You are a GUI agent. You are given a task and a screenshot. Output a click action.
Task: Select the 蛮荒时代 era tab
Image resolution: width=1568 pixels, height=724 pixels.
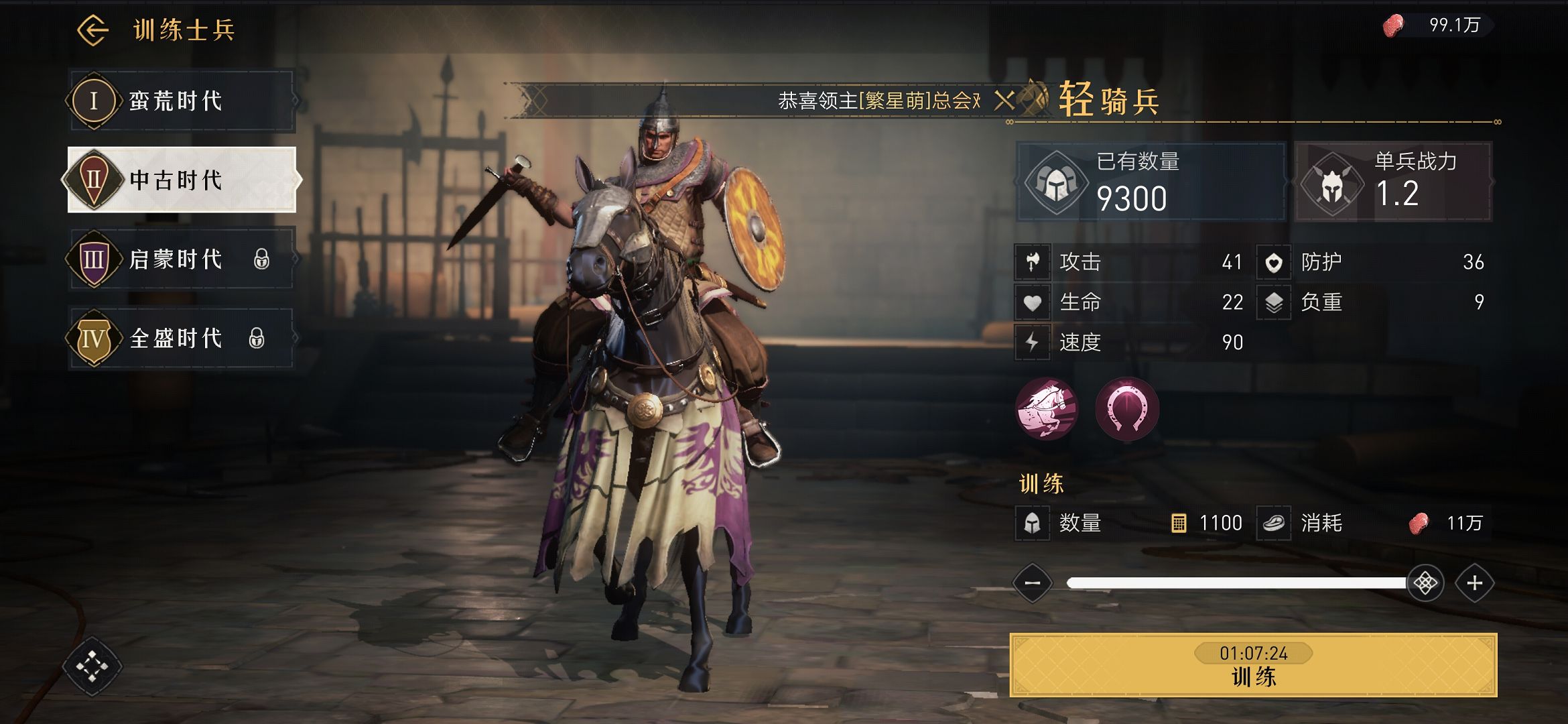point(181,101)
